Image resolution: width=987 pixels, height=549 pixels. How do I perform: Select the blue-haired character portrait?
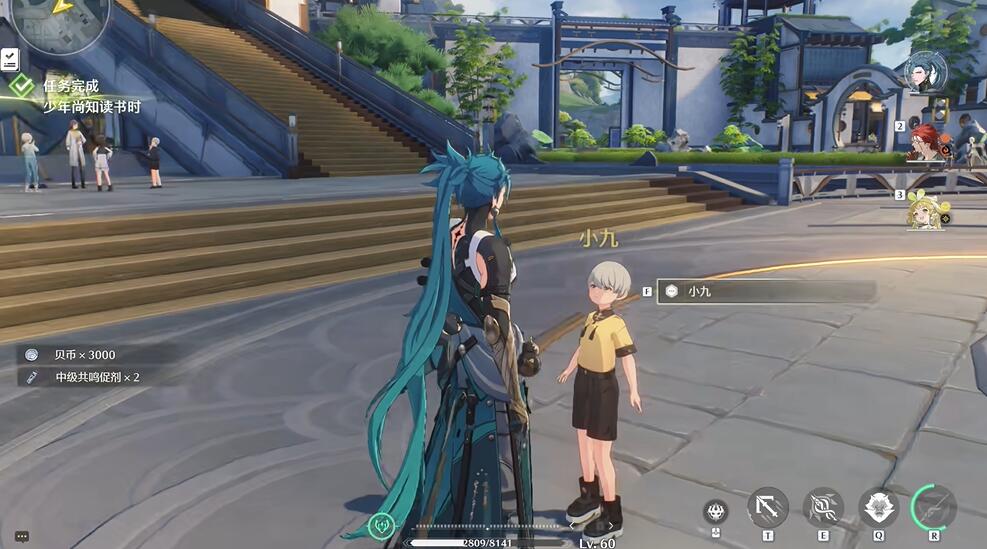click(925, 72)
